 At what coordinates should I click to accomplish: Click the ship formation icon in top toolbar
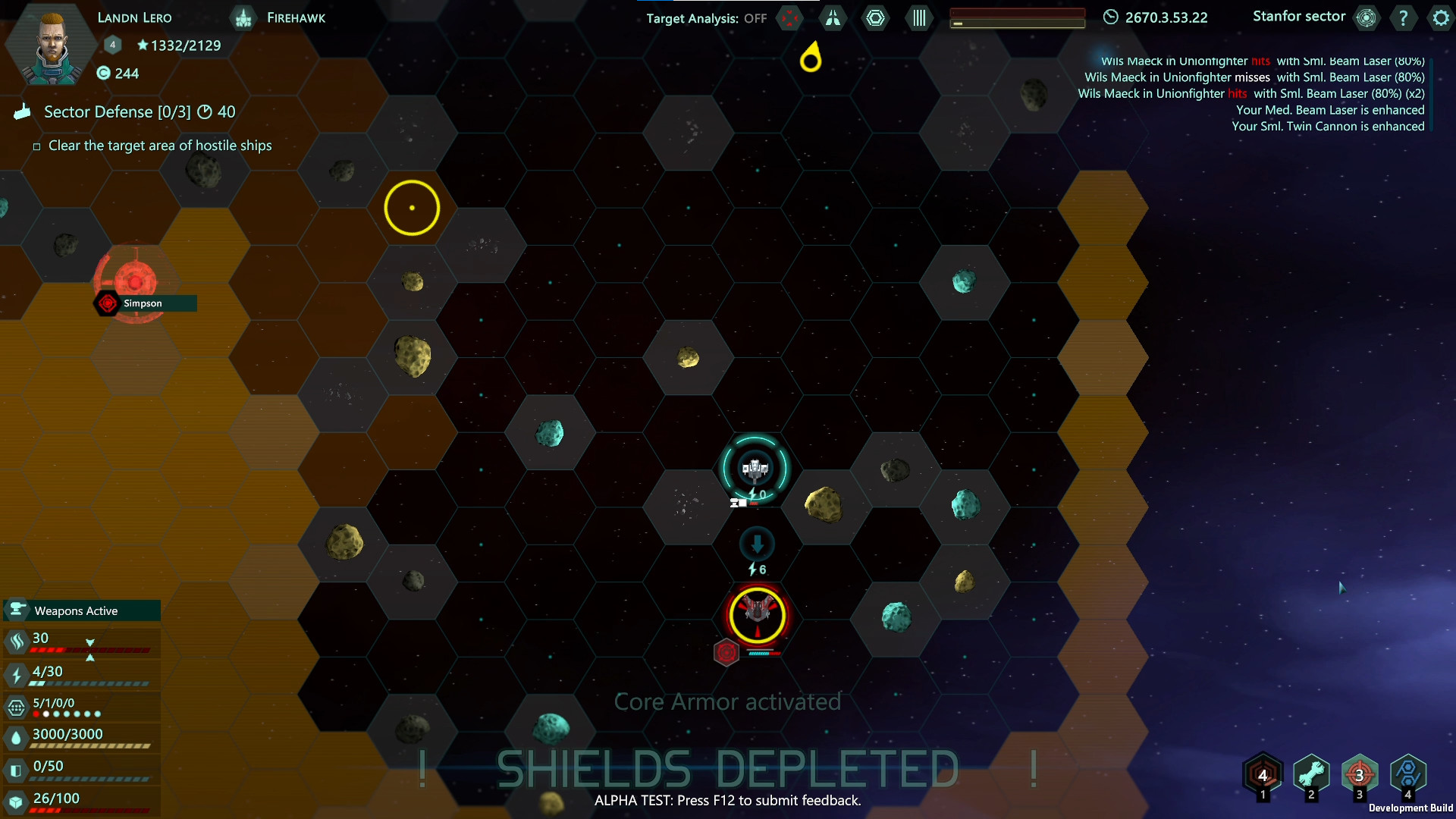tap(832, 18)
